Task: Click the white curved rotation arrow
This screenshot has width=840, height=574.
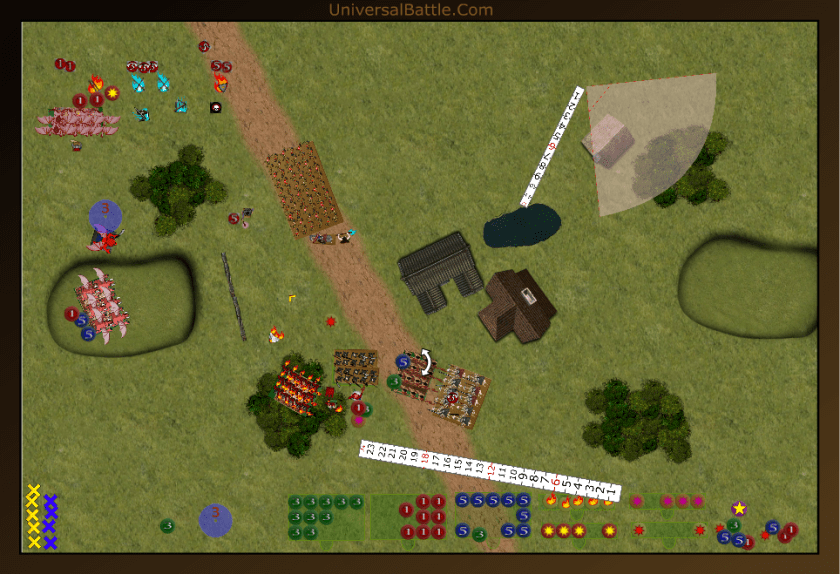Action: 426,362
